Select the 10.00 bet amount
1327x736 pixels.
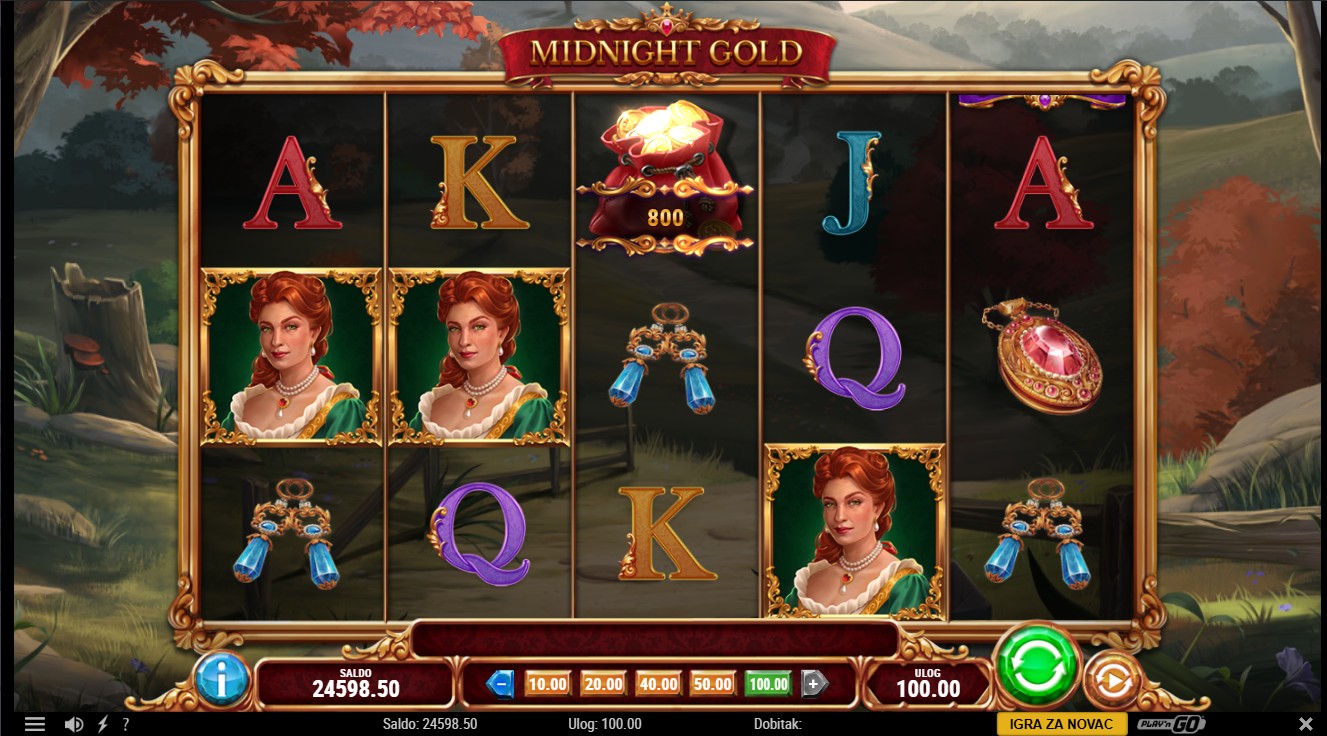coord(547,684)
